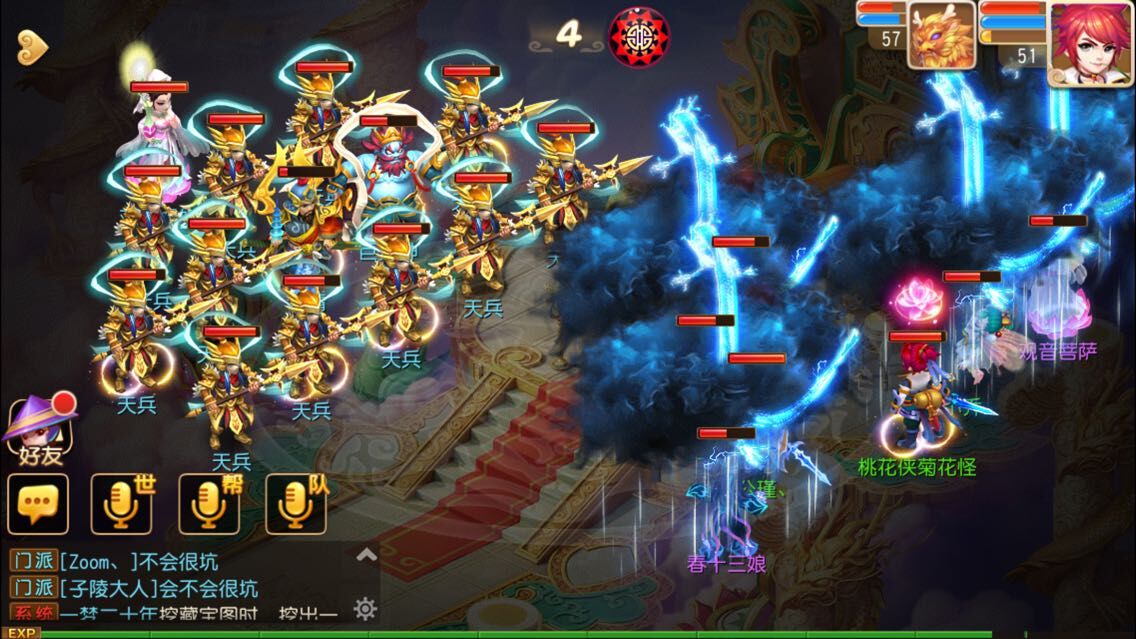Click the chat message from 子陵大人
1136x639 pixels.
150,587
